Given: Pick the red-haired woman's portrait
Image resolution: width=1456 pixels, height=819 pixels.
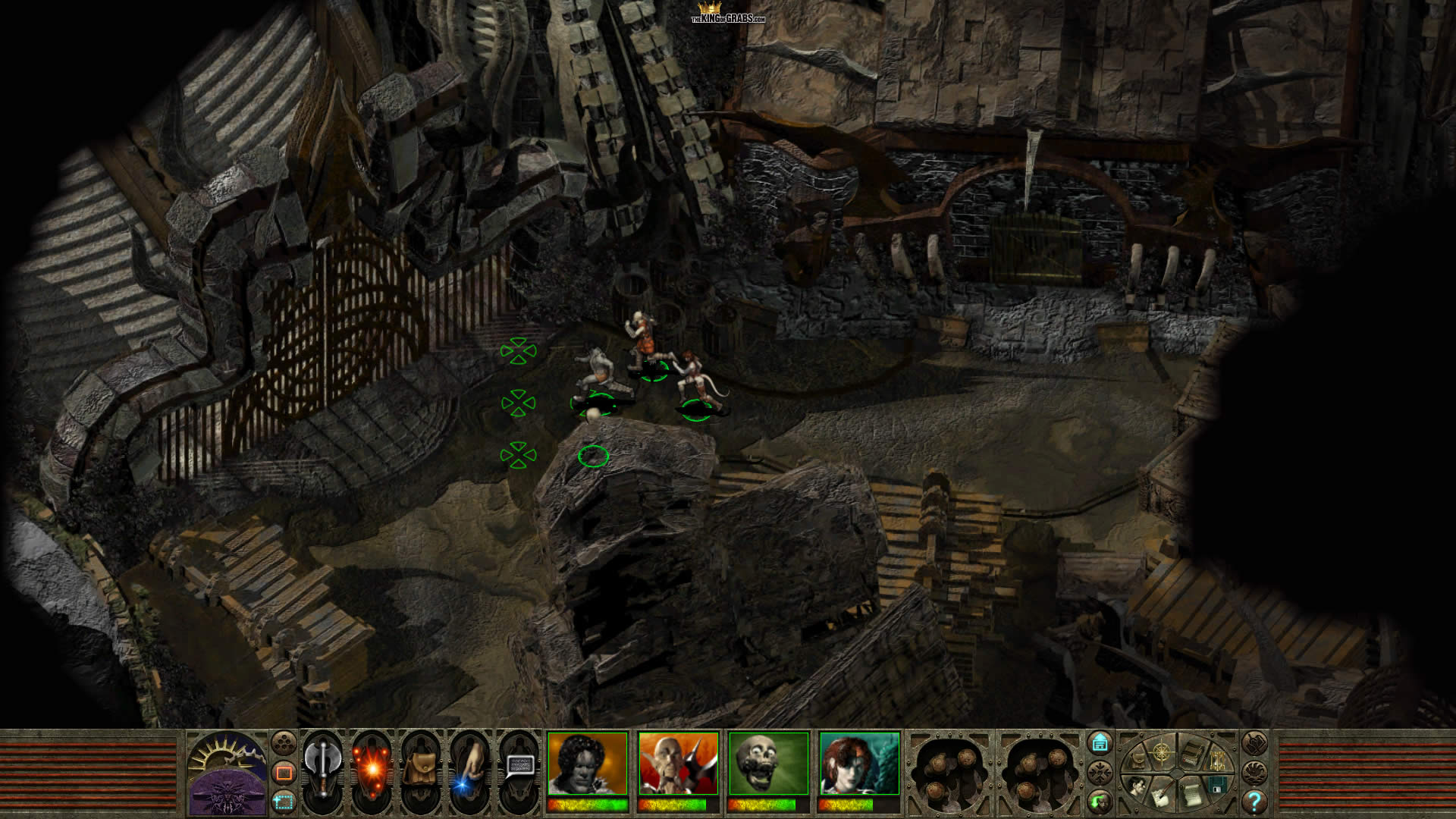Looking at the screenshot, I should [859, 764].
